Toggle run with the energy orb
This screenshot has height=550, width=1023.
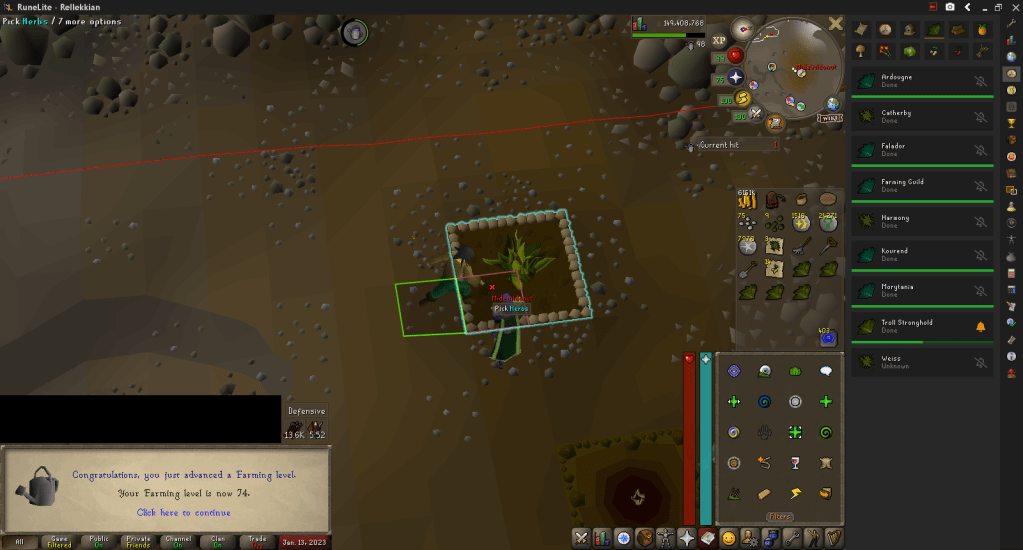[x=743, y=98]
